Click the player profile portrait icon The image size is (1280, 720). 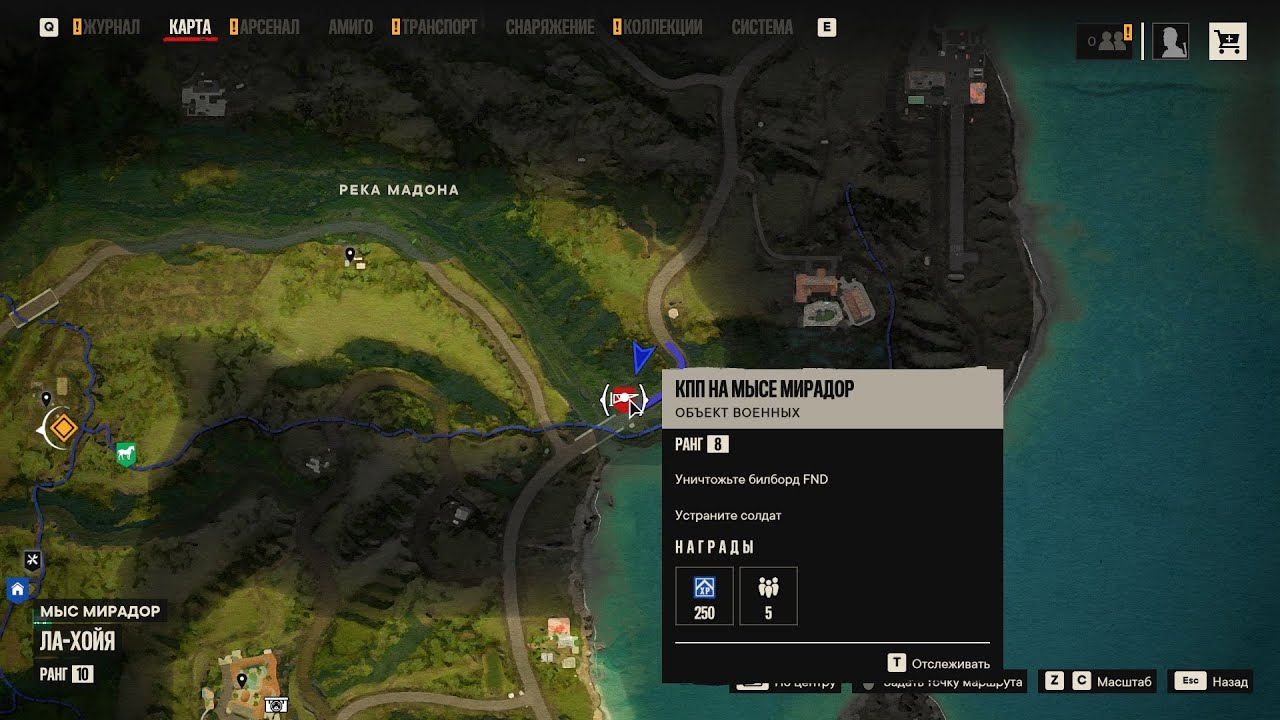[x=1170, y=41]
